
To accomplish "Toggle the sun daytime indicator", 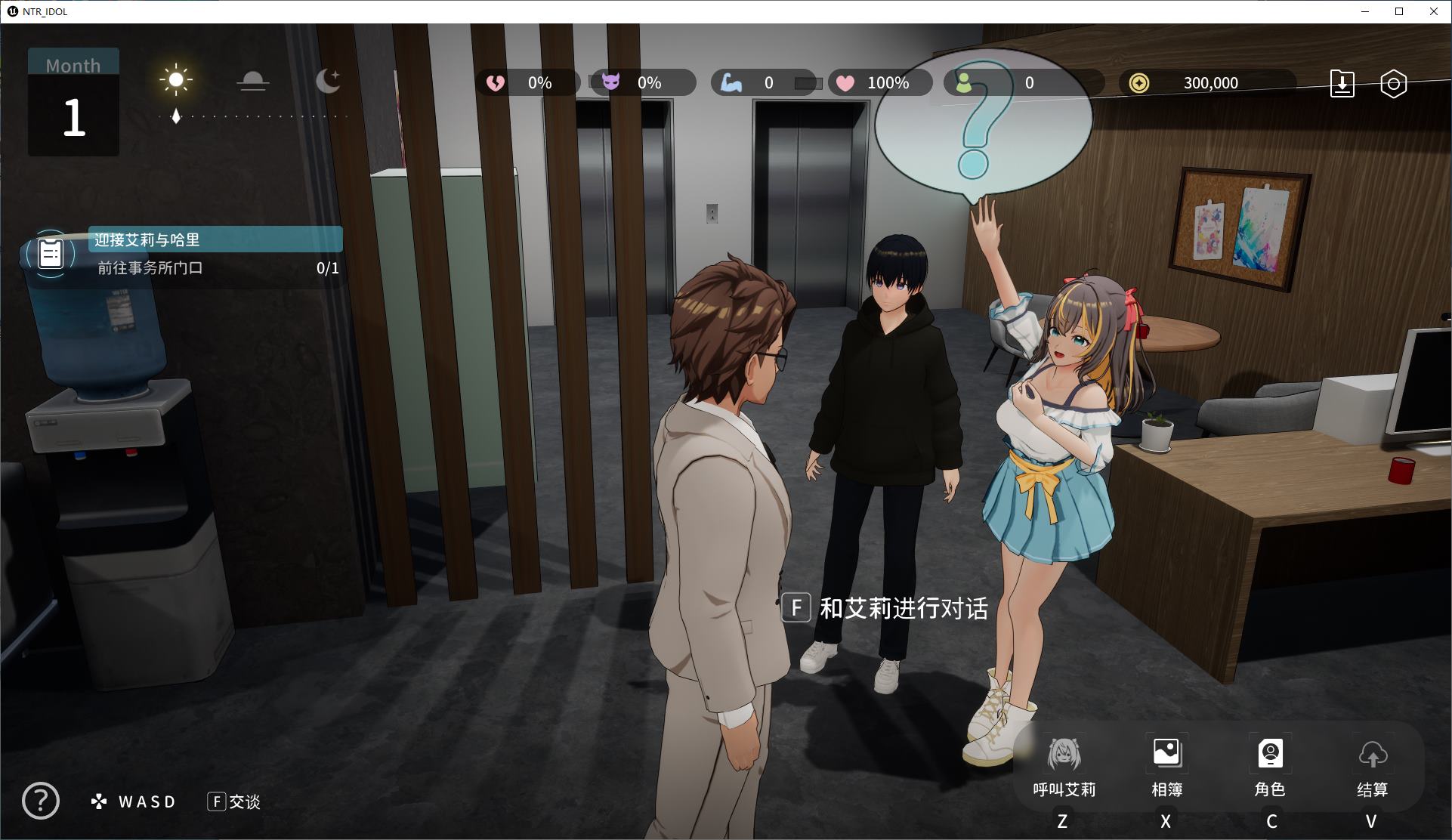I will pyautogui.click(x=176, y=79).
